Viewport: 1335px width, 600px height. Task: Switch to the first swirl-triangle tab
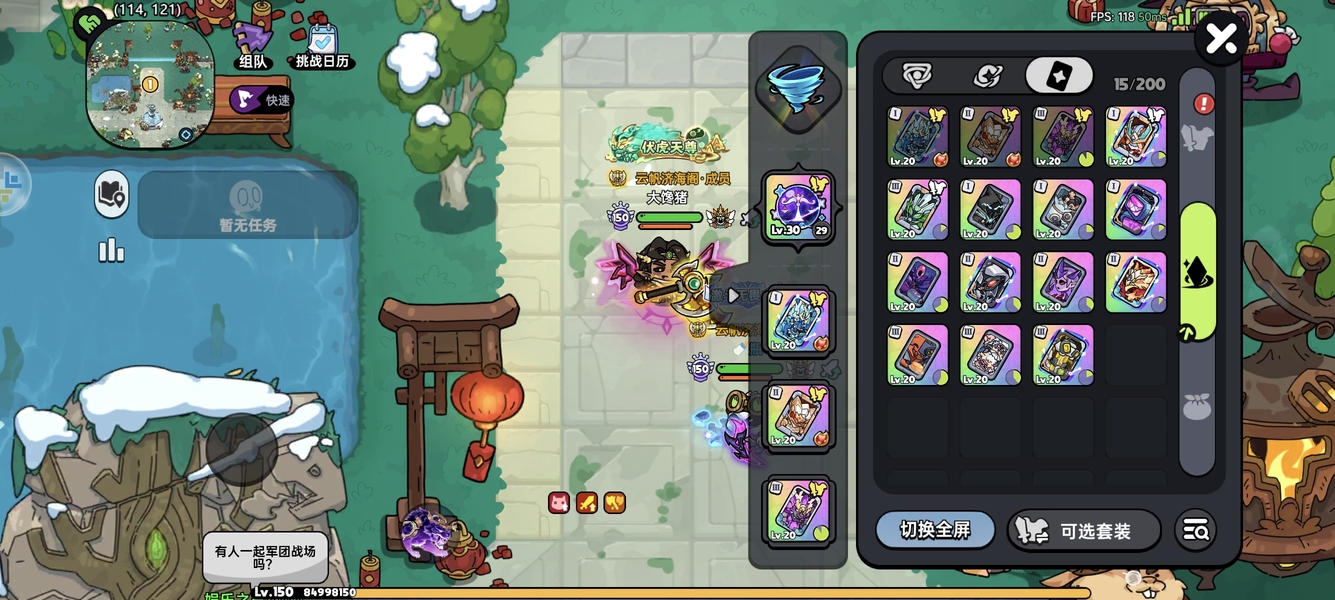(916, 76)
